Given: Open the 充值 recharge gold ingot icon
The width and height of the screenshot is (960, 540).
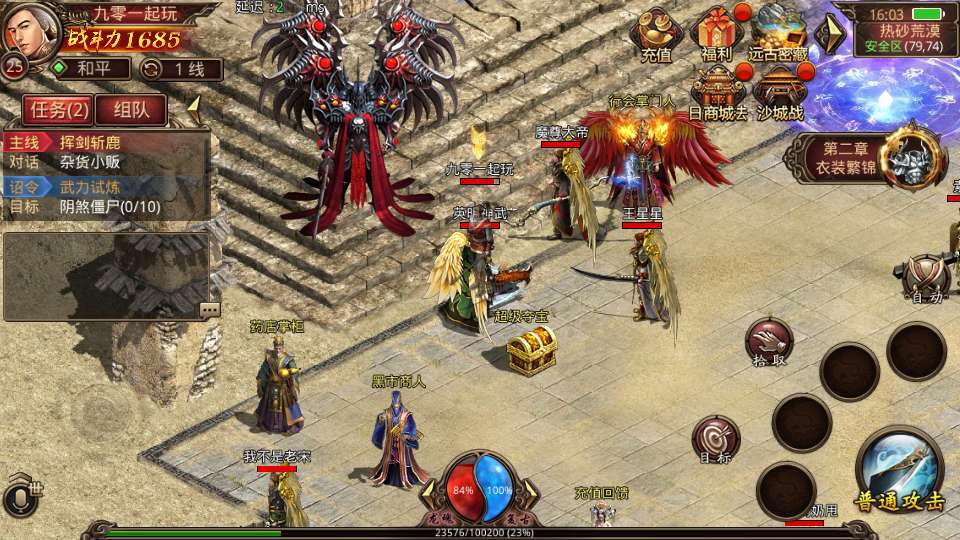Looking at the screenshot, I should 656,33.
